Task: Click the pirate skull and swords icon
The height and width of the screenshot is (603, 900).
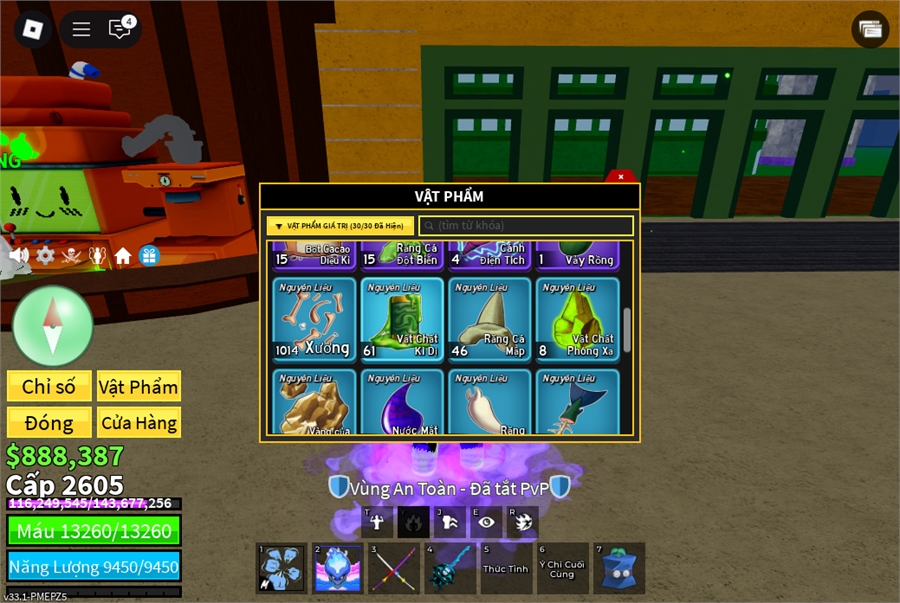Action: (x=71, y=256)
